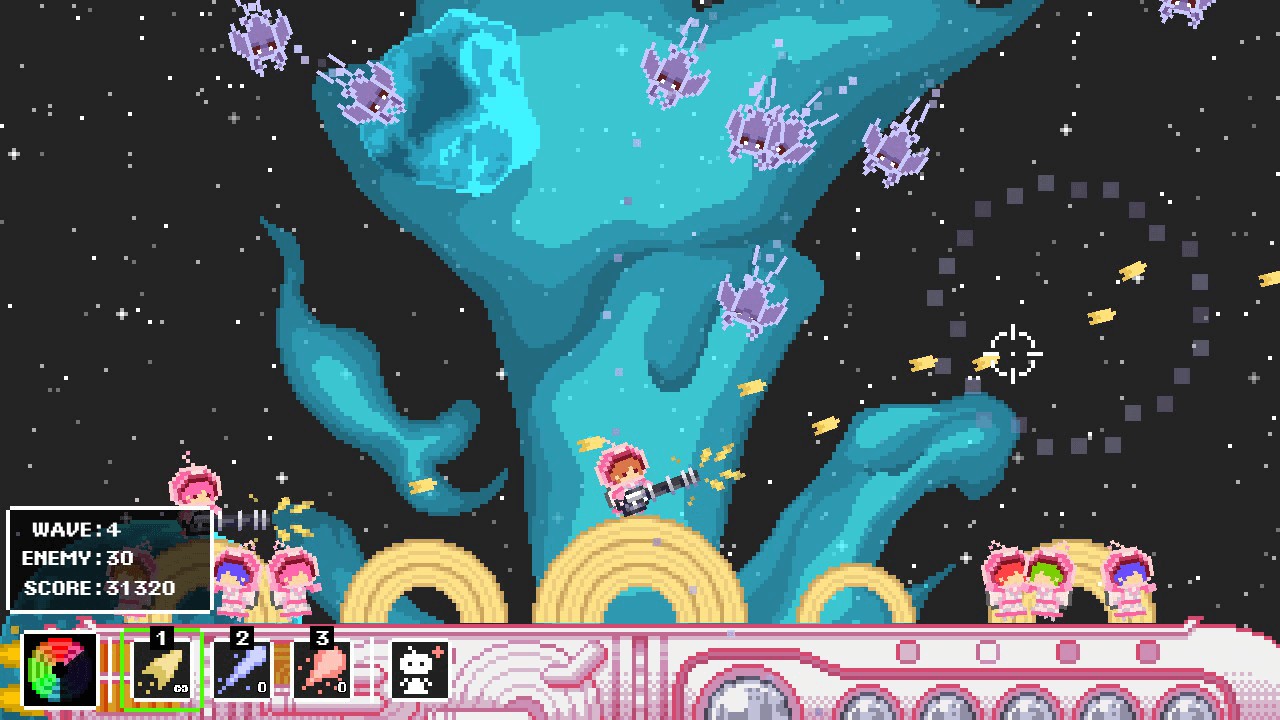The height and width of the screenshot is (720, 1280).
Task: Click the zero ammo counter on slot 2
Action: click(x=260, y=688)
